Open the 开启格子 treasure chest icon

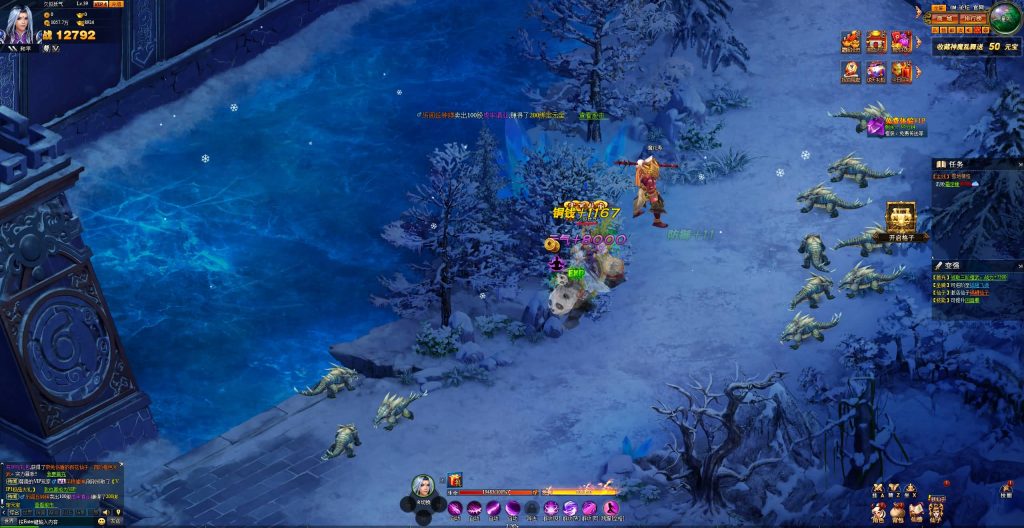point(901,220)
